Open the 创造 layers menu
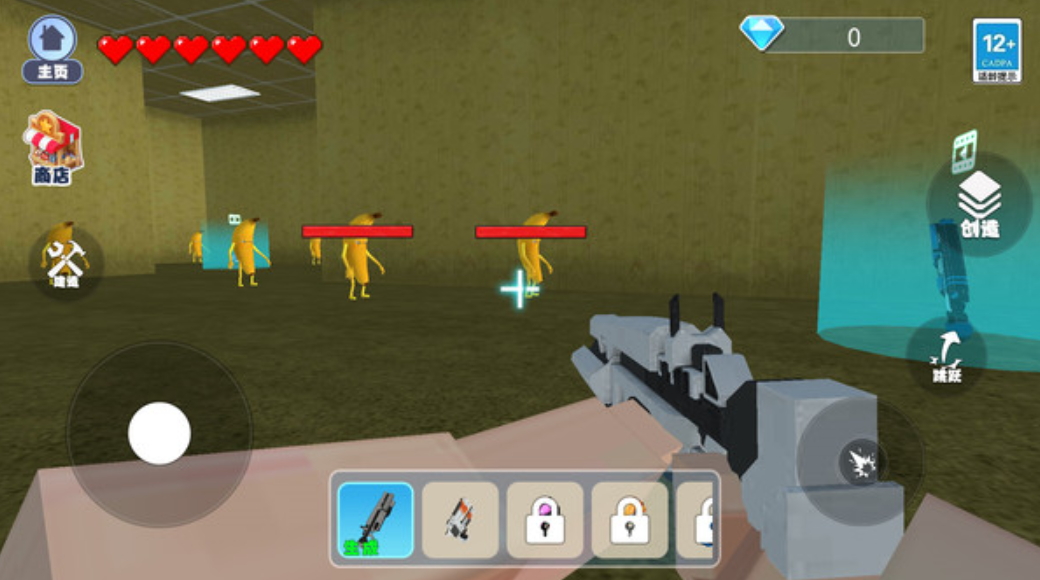 click(979, 204)
